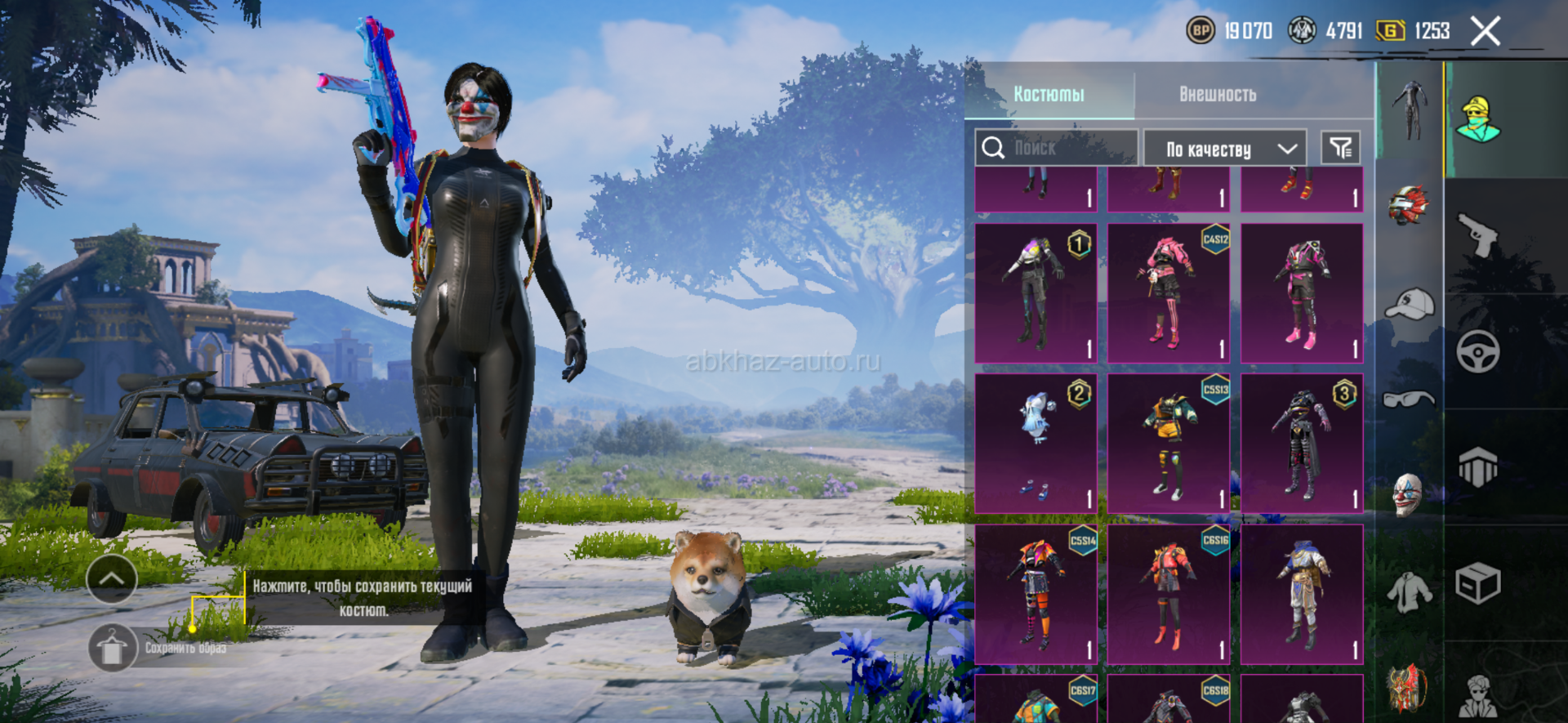
Task: Select the Костюмы tab
Action: point(1049,94)
